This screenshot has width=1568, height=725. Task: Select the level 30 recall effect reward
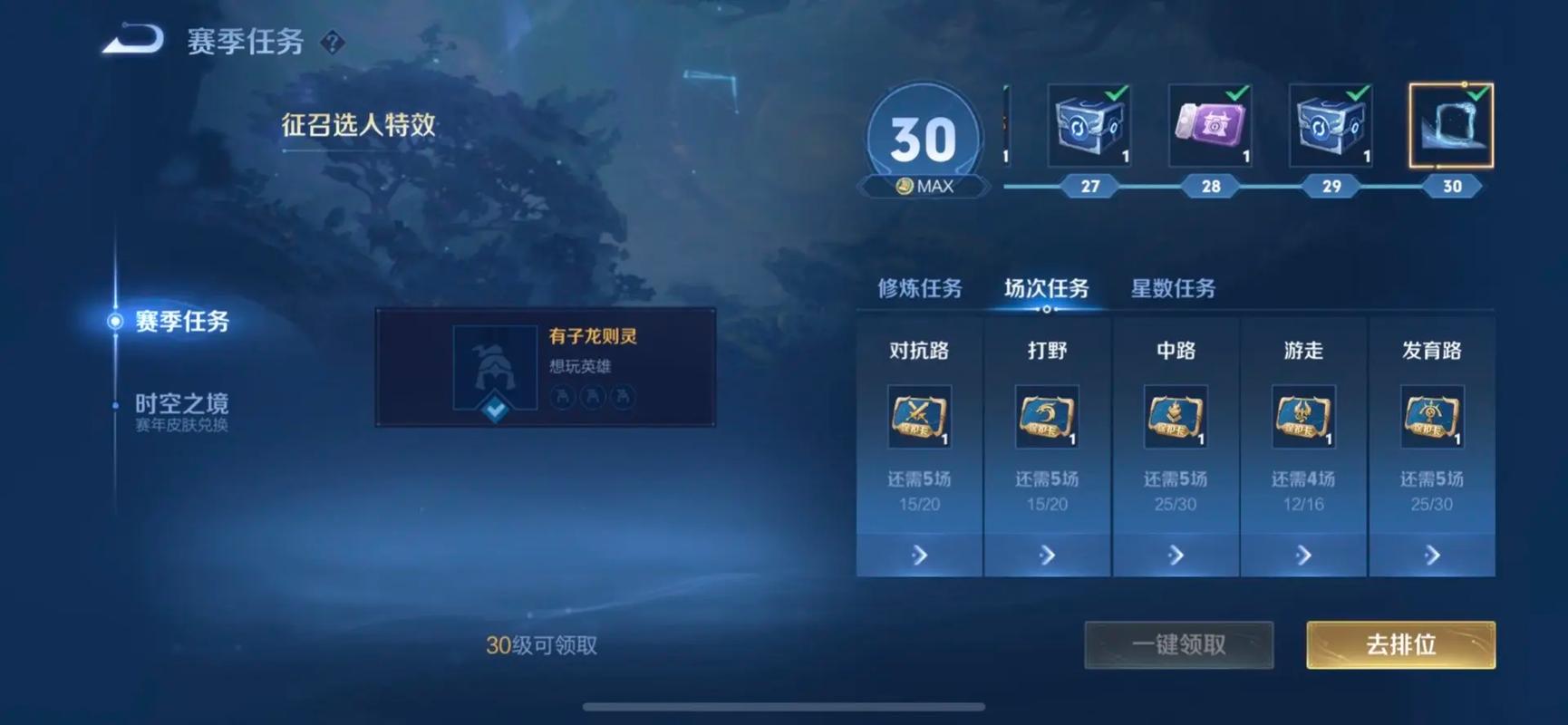pos(1449,127)
